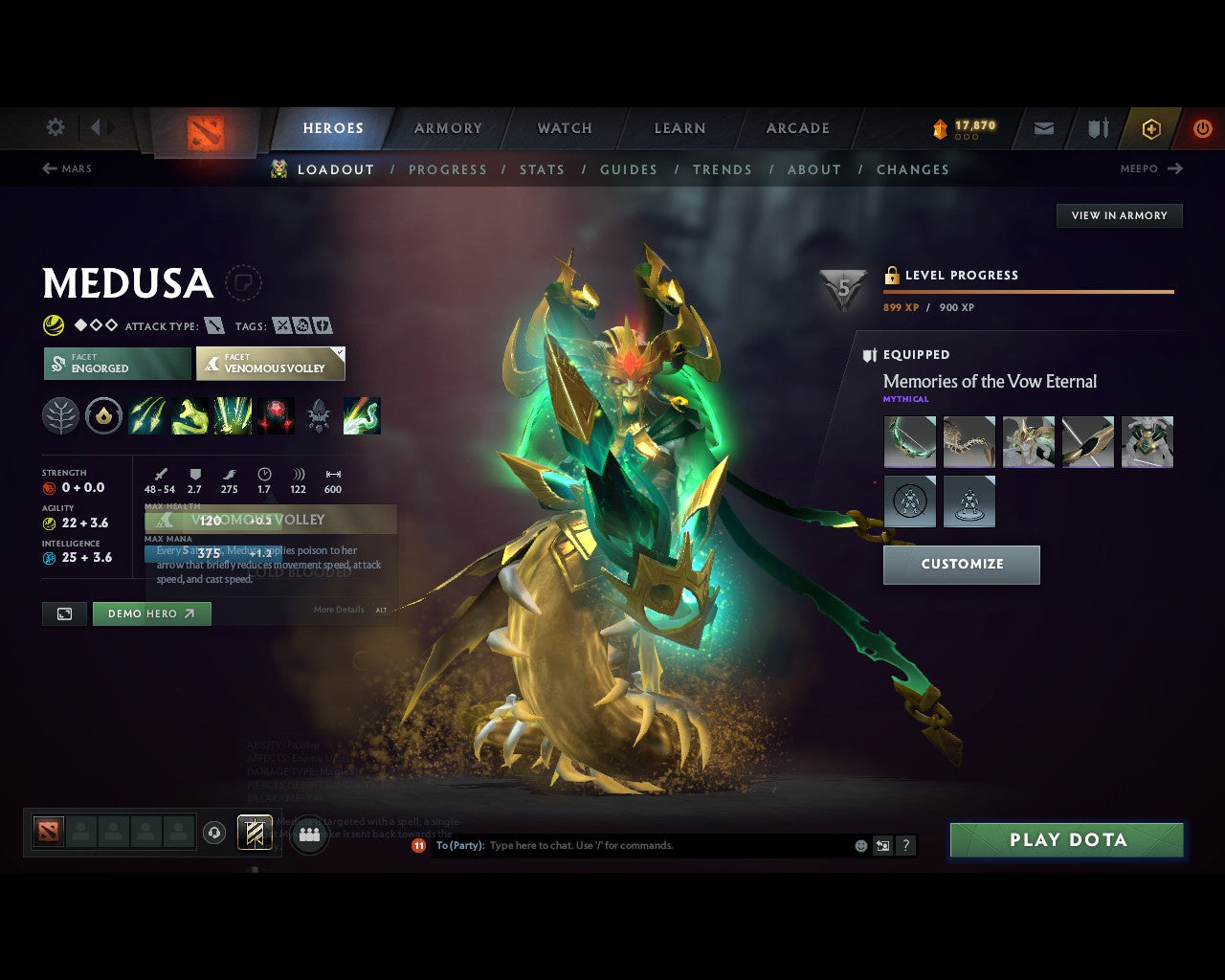Switch to the Stats tab
The width and height of the screenshot is (1225, 980).
coord(542,169)
